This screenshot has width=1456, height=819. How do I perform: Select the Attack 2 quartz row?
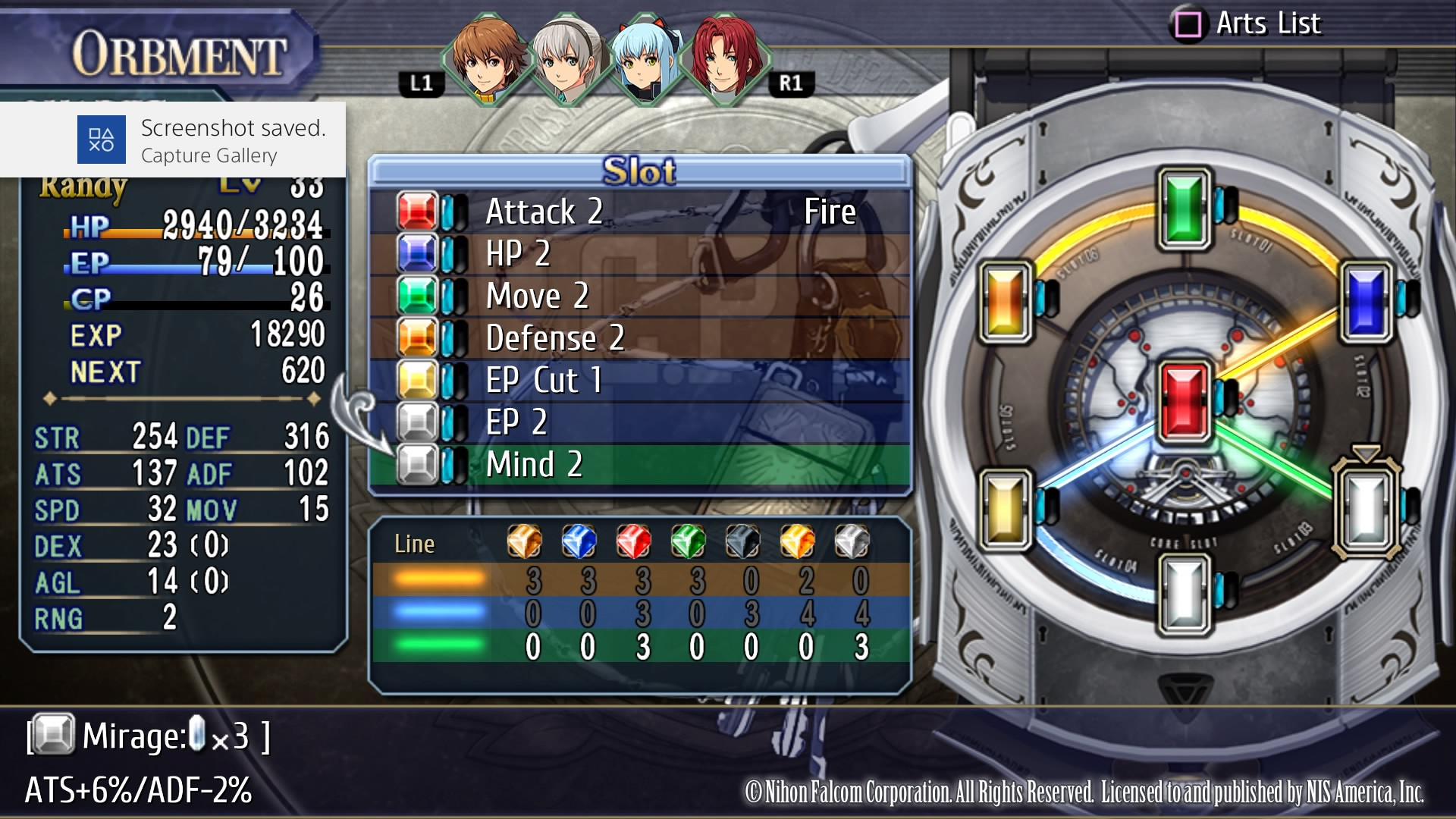pyautogui.click(x=639, y=212)
